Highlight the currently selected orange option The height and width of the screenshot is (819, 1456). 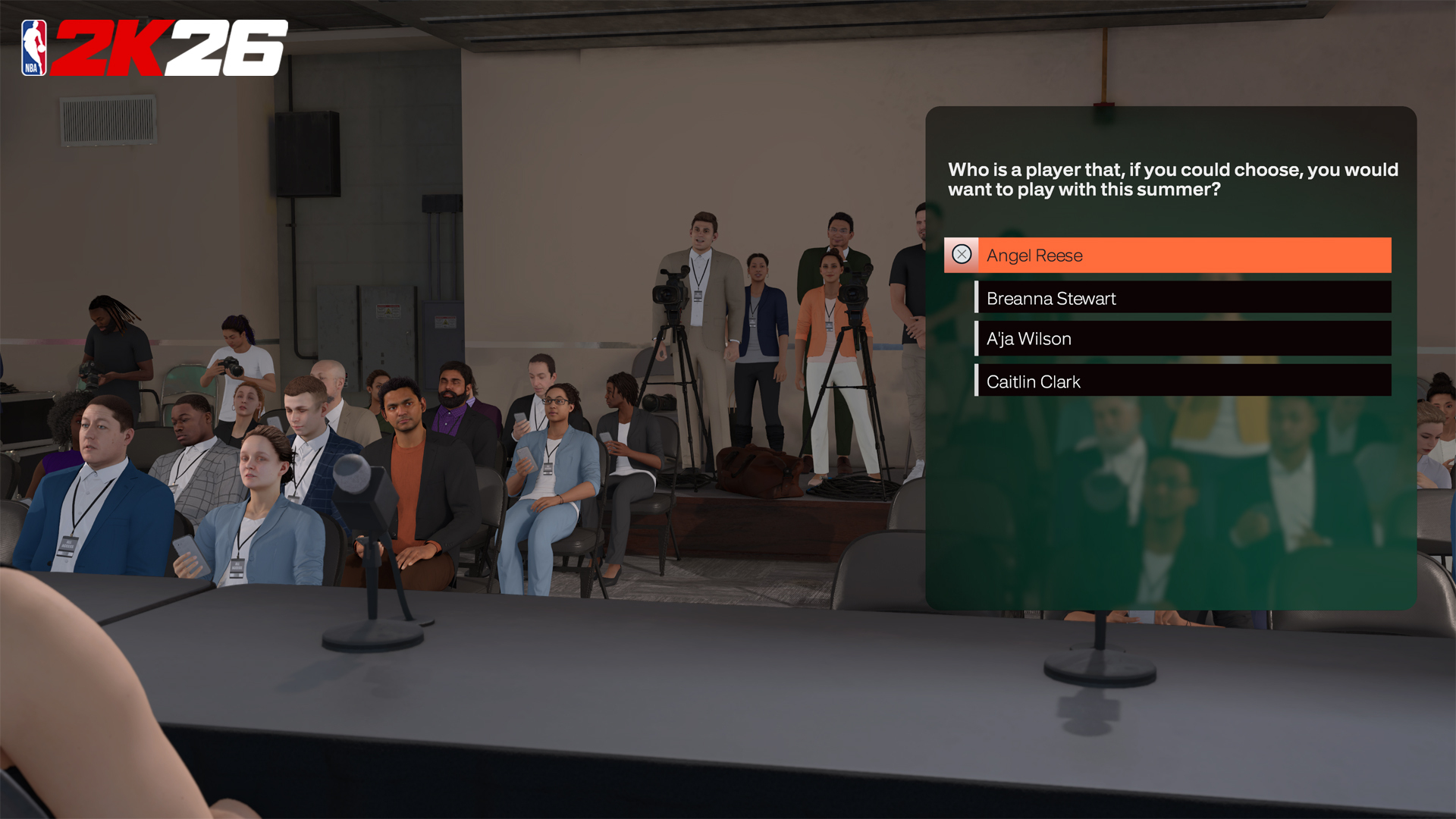pos(1183,255)
